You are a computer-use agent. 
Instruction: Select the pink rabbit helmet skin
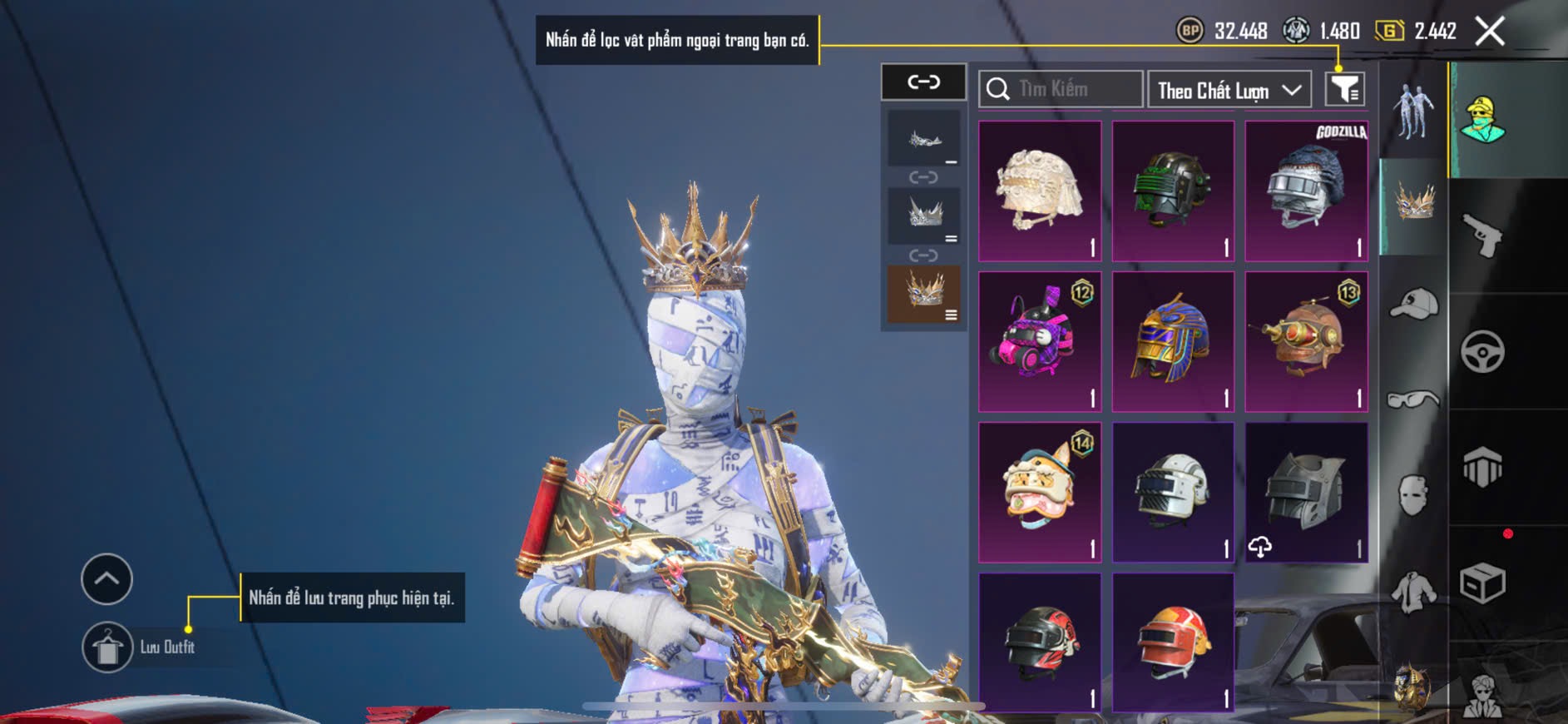pyautogui.click(x=1040, y=342)
